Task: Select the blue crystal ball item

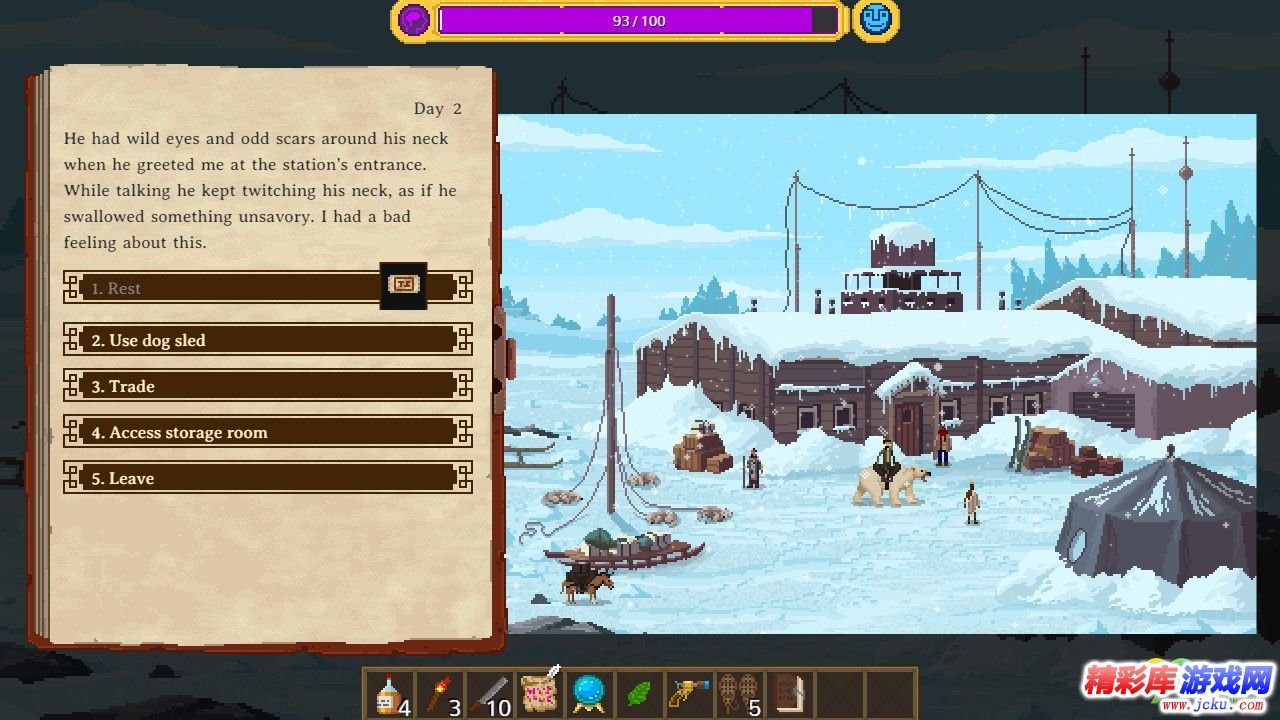Action: tap(590, 694)
